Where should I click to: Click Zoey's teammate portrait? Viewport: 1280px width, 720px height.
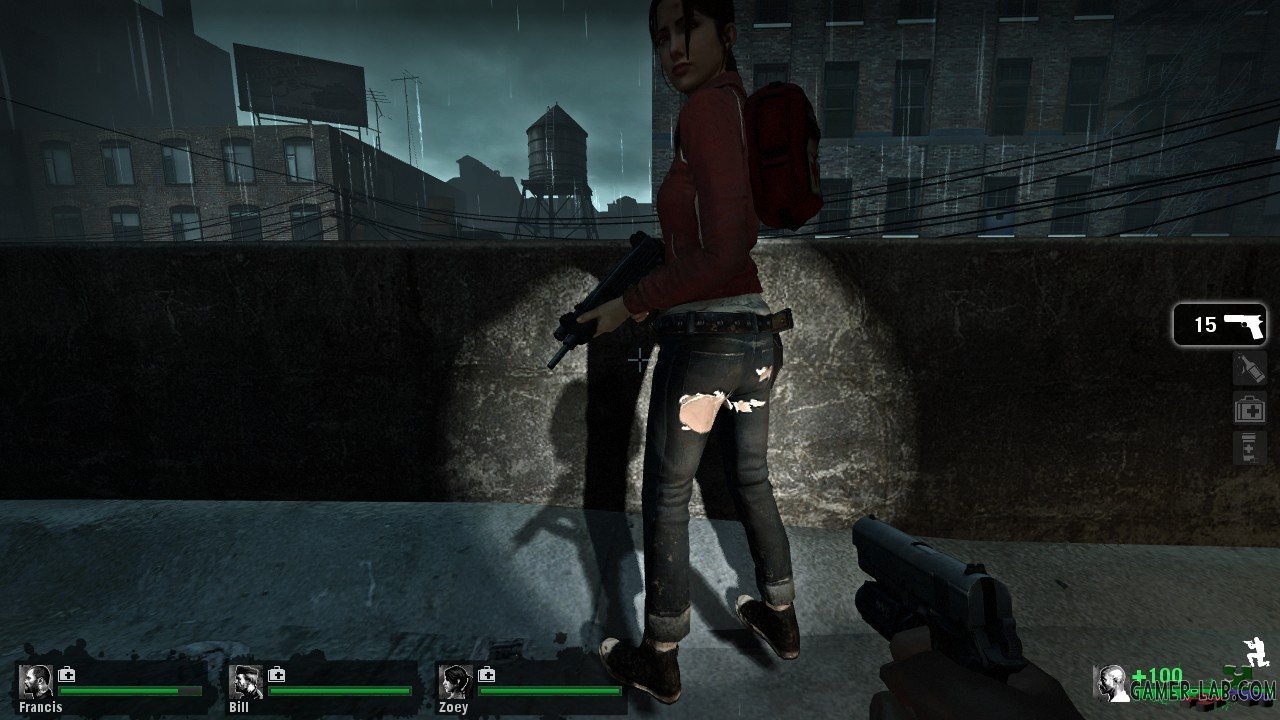pos(456,682)
